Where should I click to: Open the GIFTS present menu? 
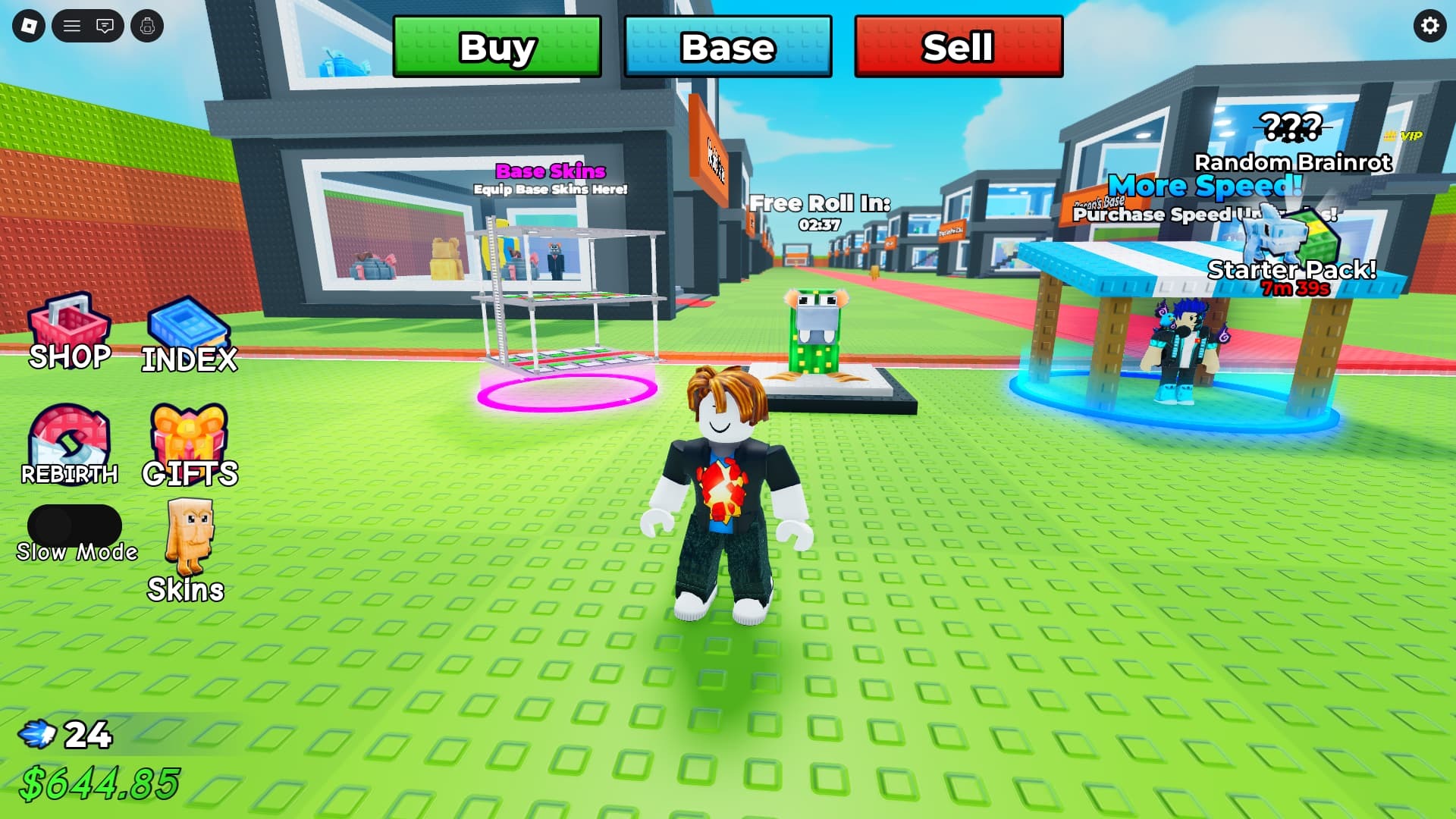tap(189, 445)
